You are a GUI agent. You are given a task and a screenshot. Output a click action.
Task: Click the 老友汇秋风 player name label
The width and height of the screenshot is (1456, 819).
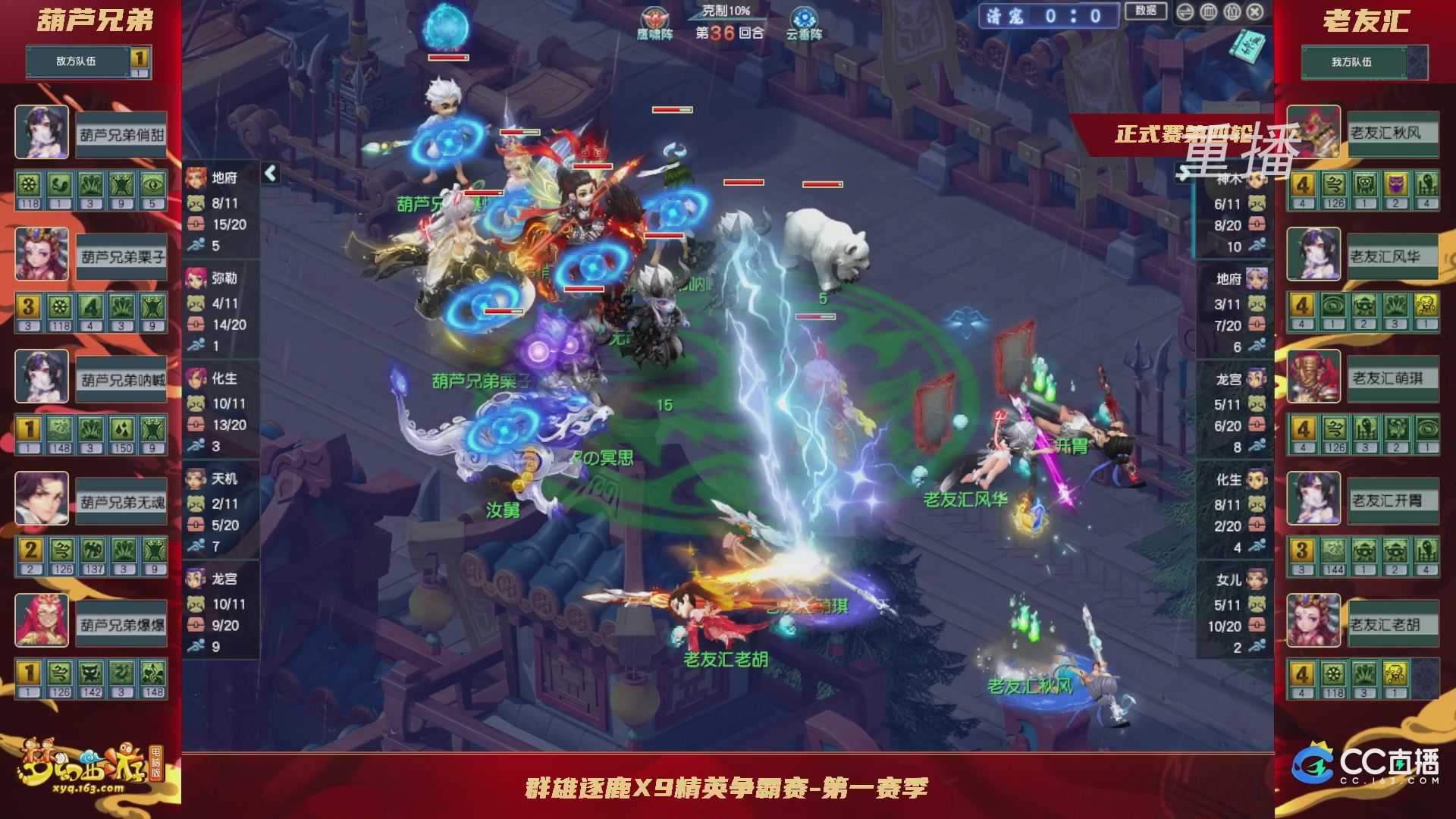[x=1393, y=132]
